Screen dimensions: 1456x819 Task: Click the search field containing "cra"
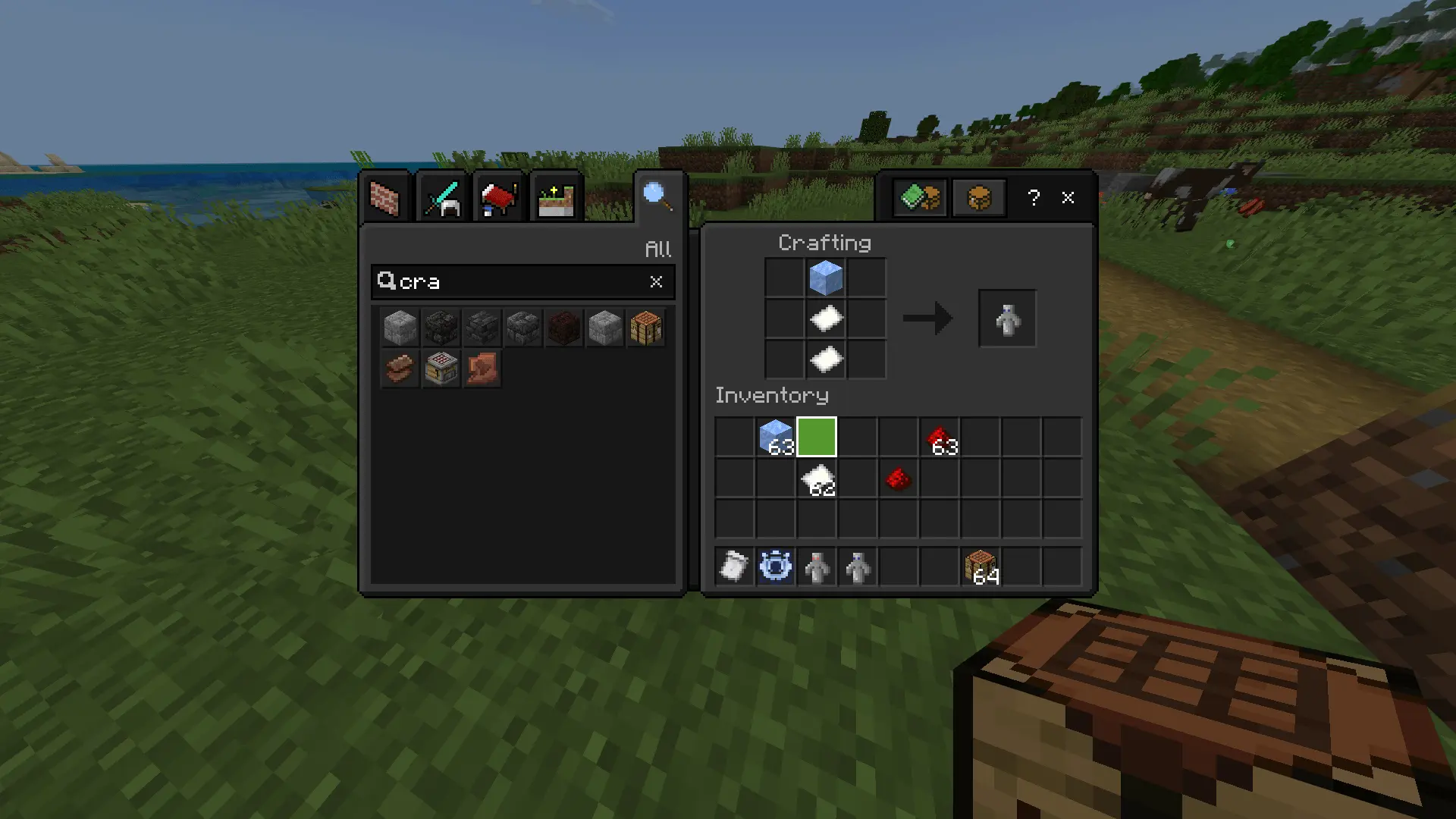pos(516,282)
